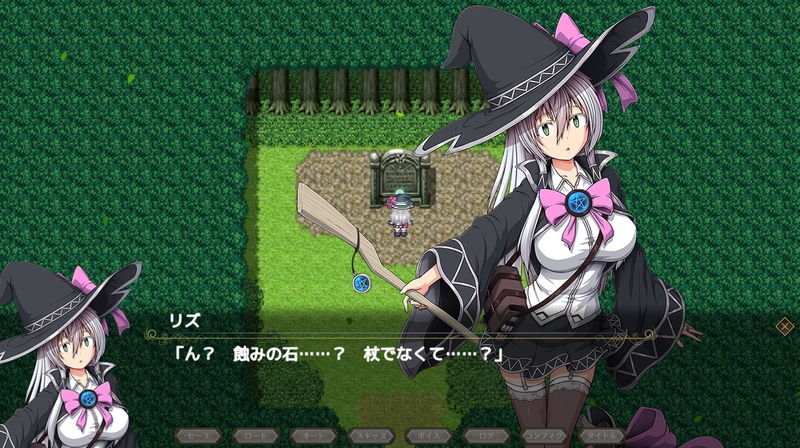The width and height of the screenshot is (800, 448).
Task: Open the コンフィグ (Config) settings
Action: (544, 437)
